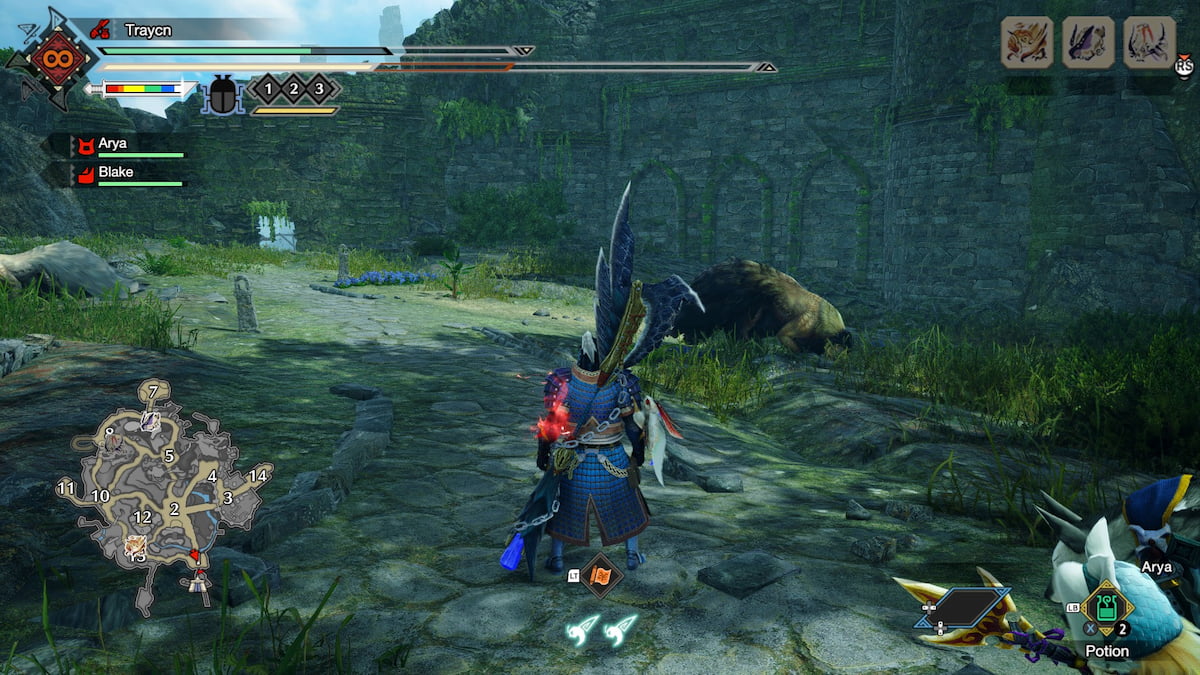
Task: Select the extract slot numbered 2
Action: (294, 89)
